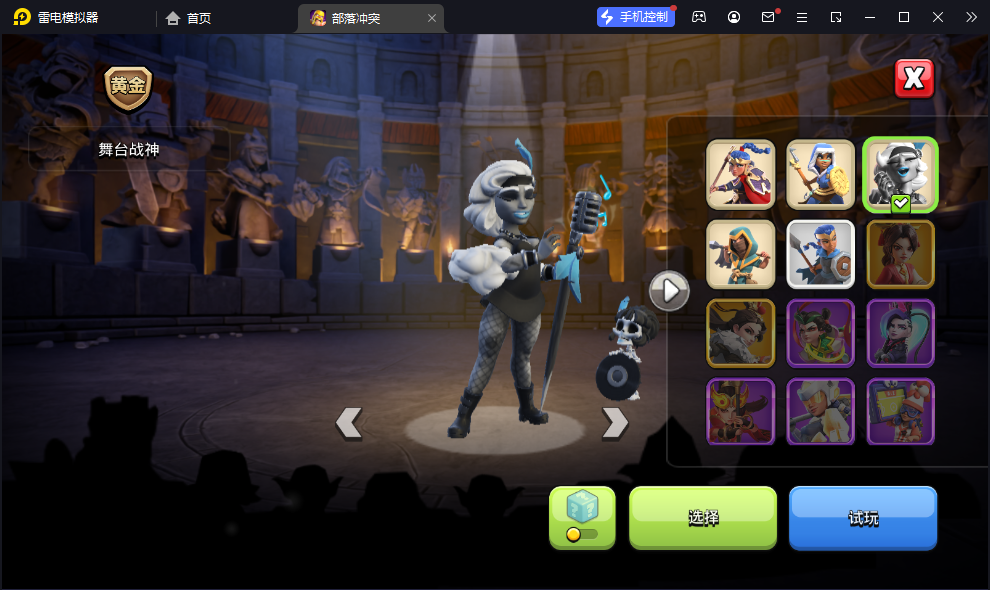The width and height of the screenshot is (990, 590).
Task: Select the red and gold helmeted warrior skin
Action: click(x=741, y=411)
